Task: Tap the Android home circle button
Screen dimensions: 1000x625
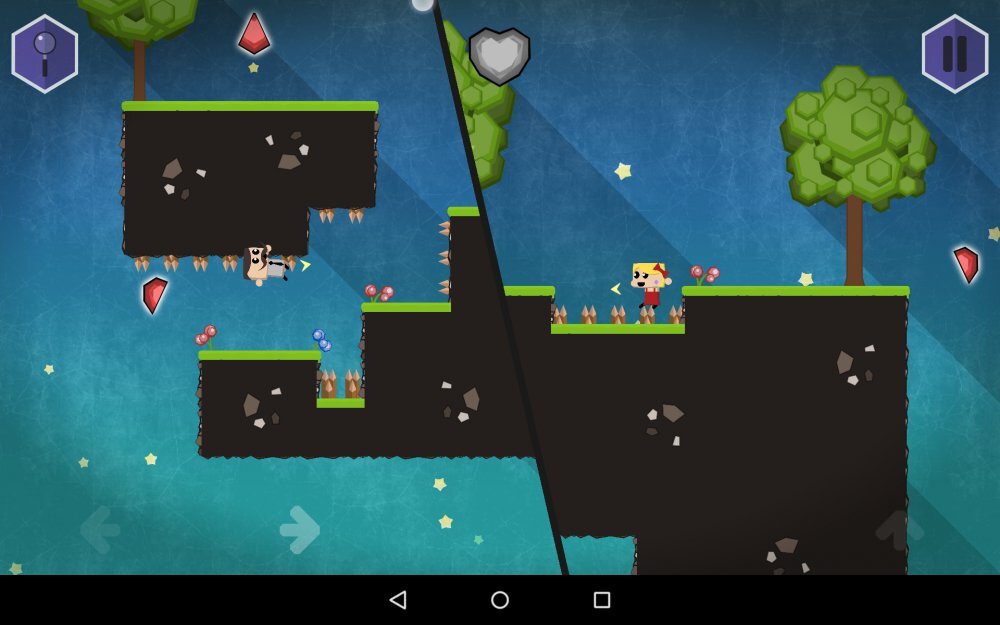Action: point(500,600)
